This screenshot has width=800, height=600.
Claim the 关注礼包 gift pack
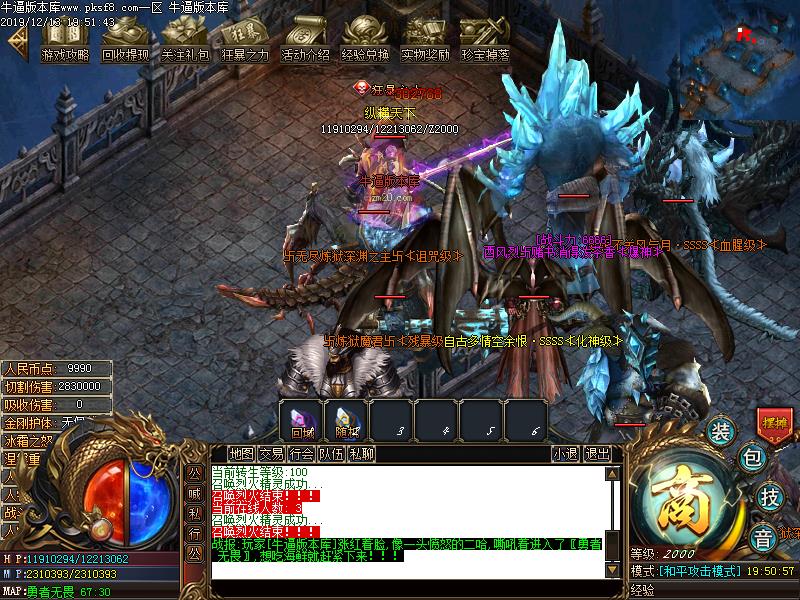185,41
